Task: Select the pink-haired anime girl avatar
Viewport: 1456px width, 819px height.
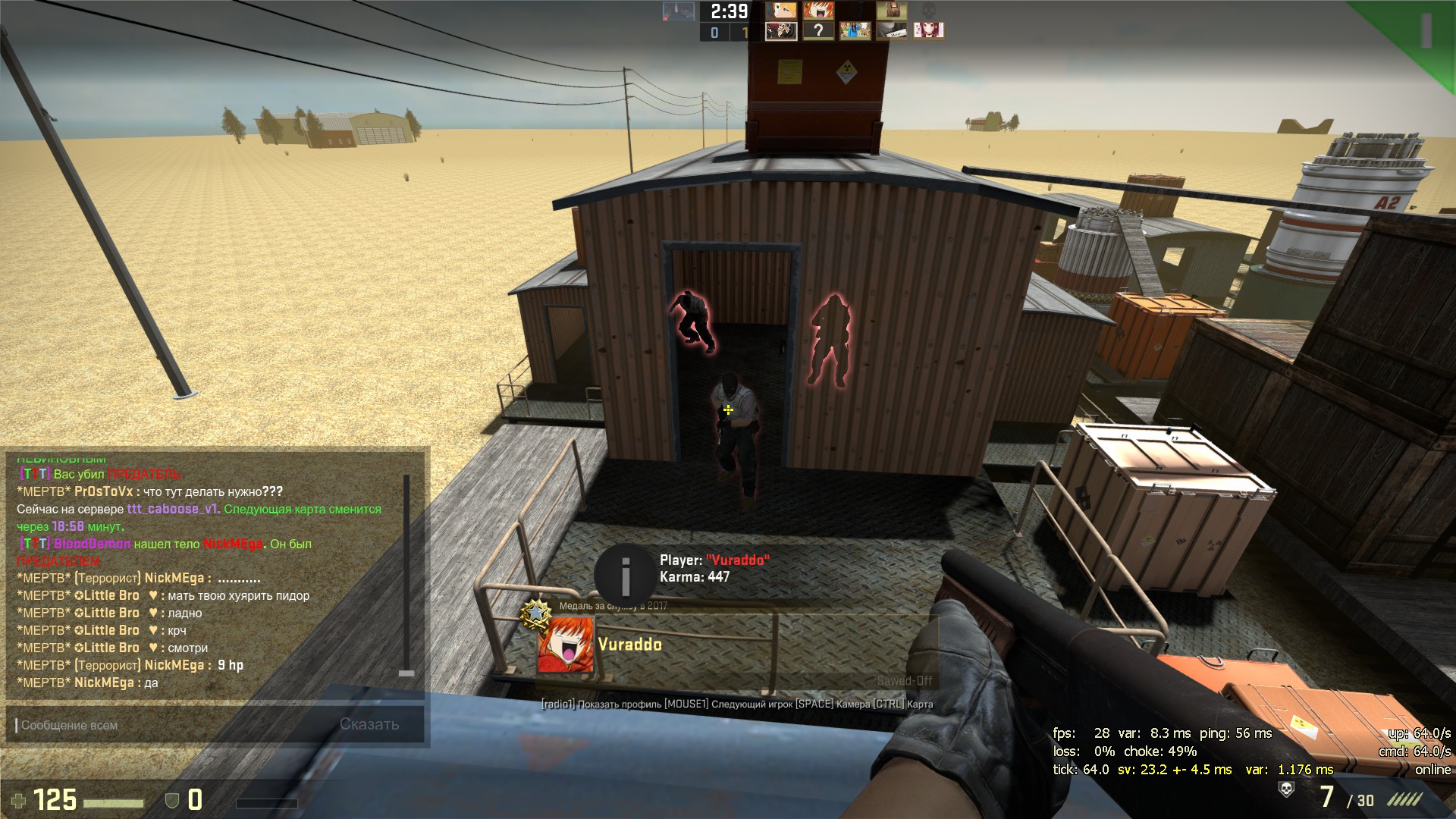Action: (928, 30)
